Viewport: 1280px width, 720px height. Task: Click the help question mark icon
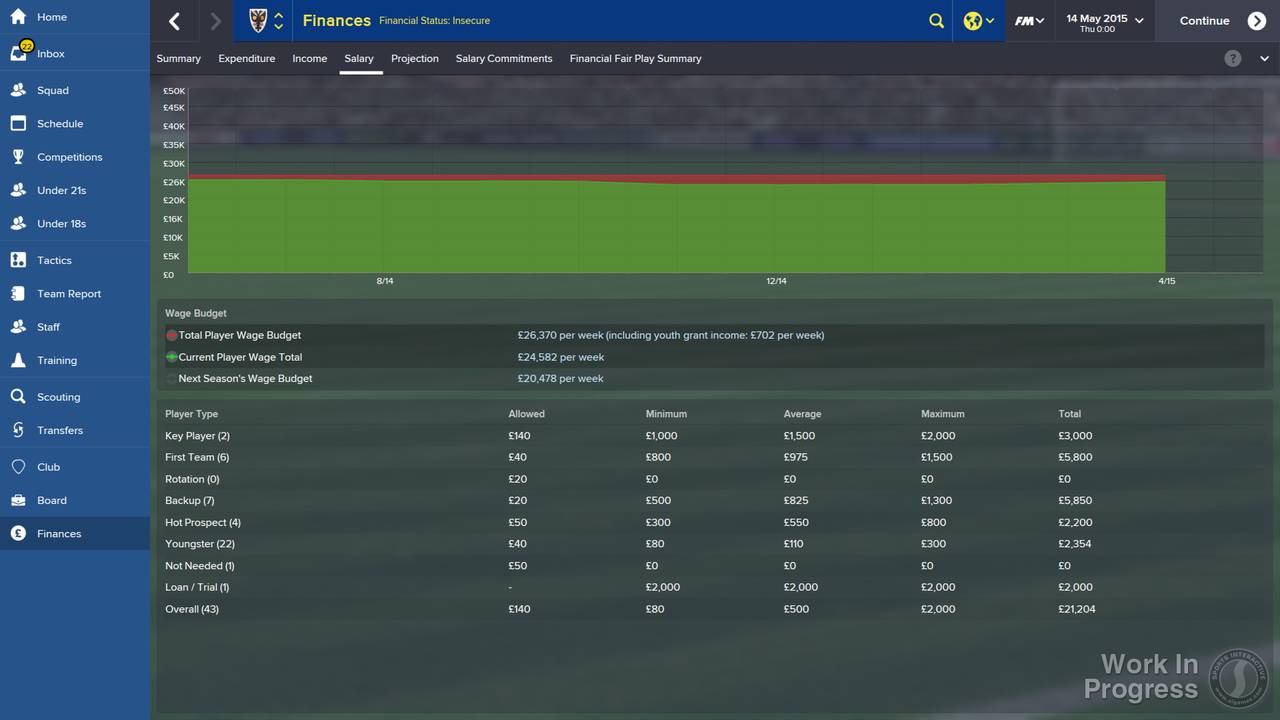pos(1233,58)
